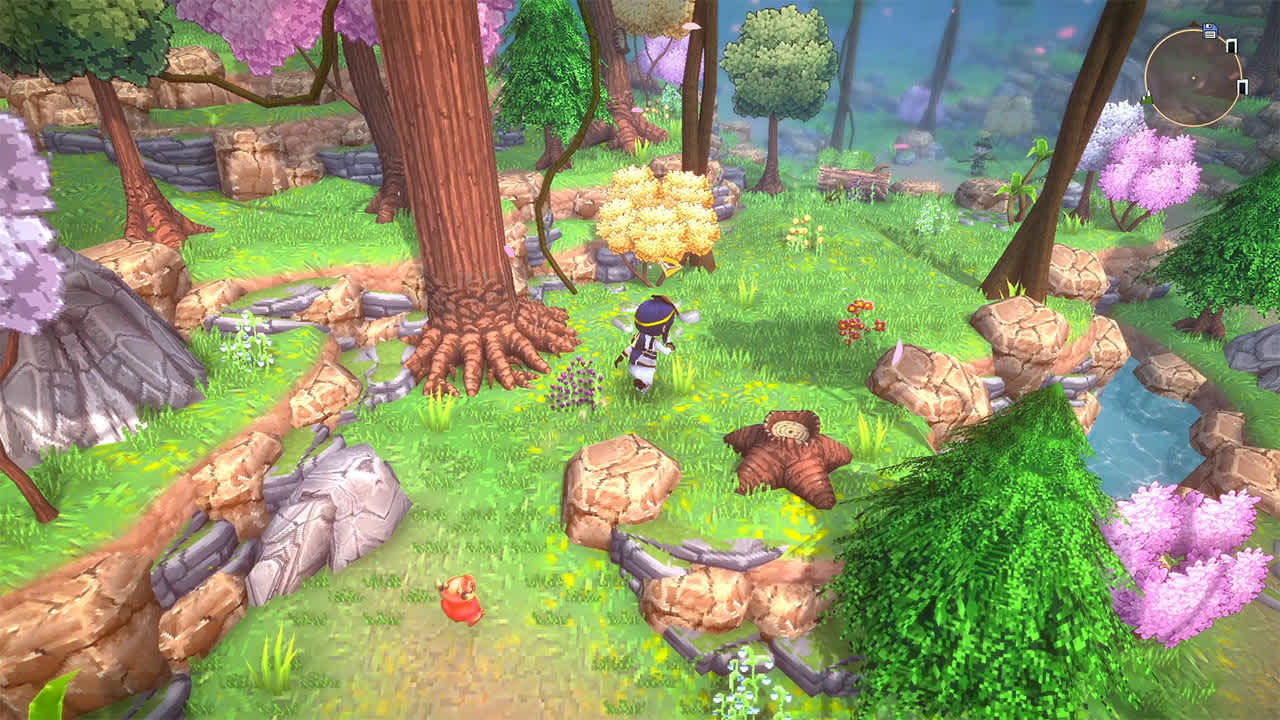Select the pink blossom tree on the right

1150,170
